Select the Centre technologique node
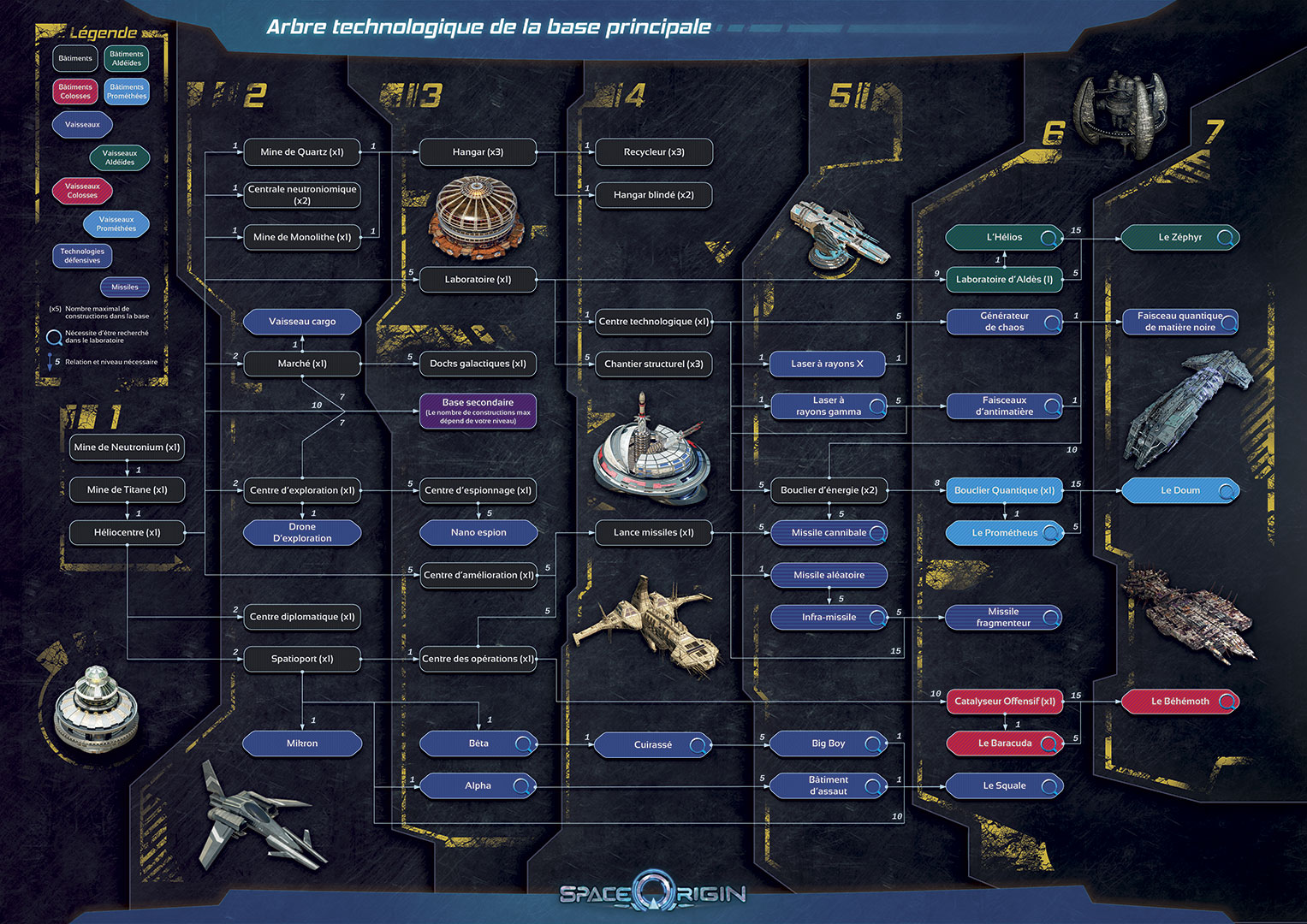Image resolution: width=1307 pixels, height=924 pixels. (654, 322)
